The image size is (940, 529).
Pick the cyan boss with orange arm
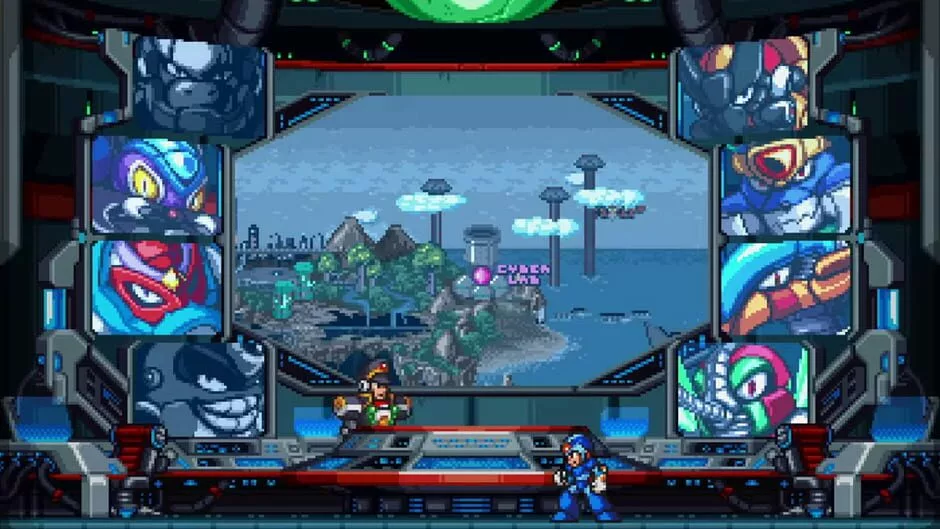click(786, 288)
